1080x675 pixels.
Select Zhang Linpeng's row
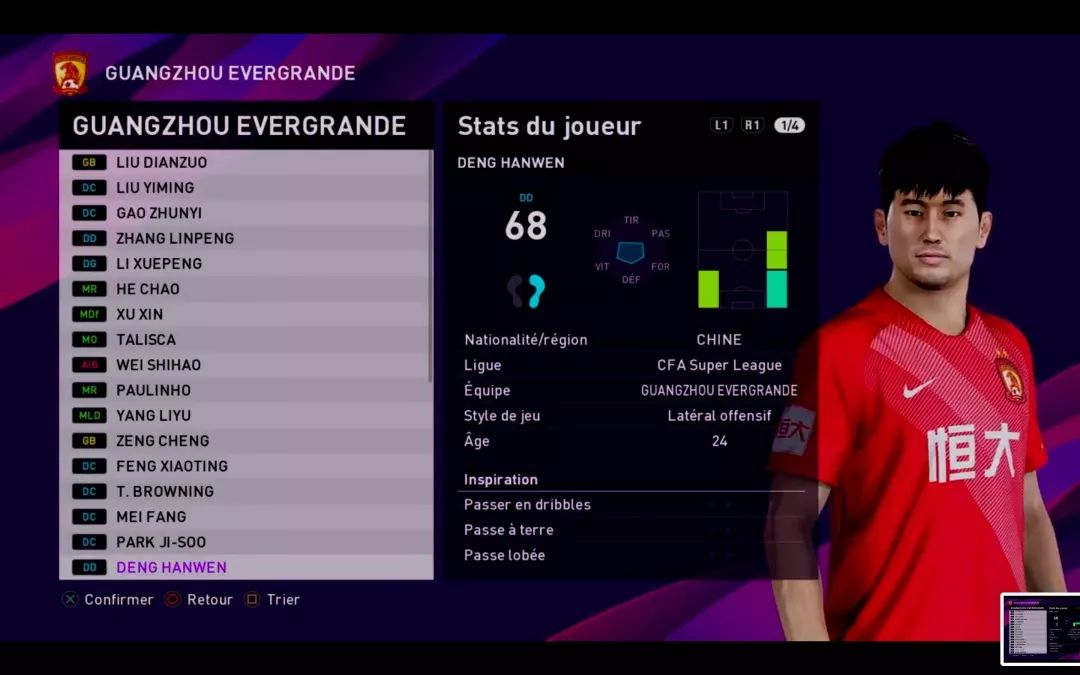coord(245,238)
